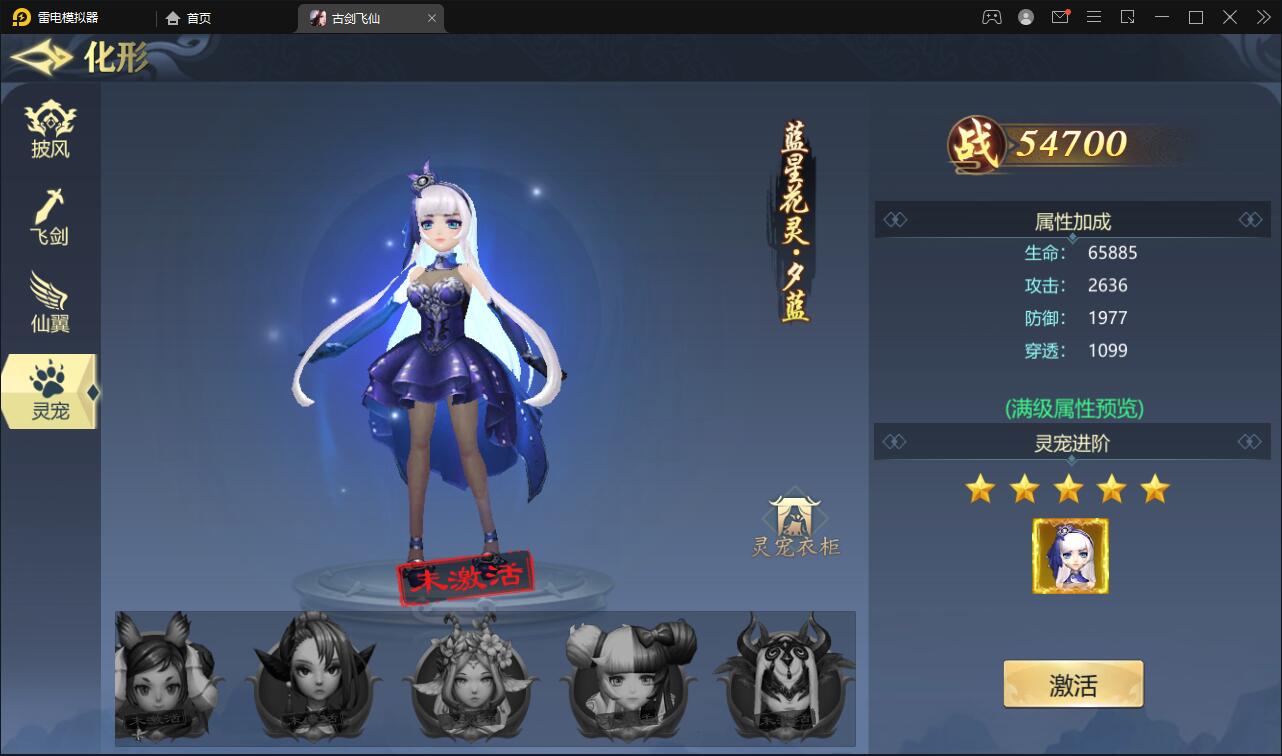
Task: Expand the titlebar overflow chevron
Action: point(1262,17)
